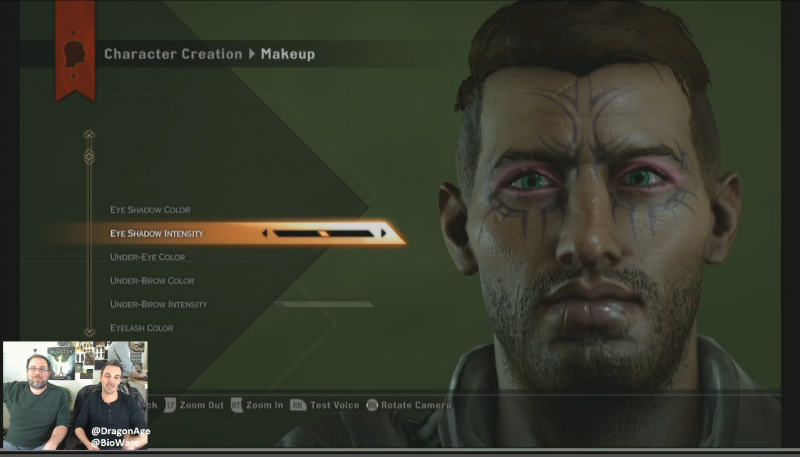Adjust the Under-Brow Intensity slider bar

click(323, 304)
